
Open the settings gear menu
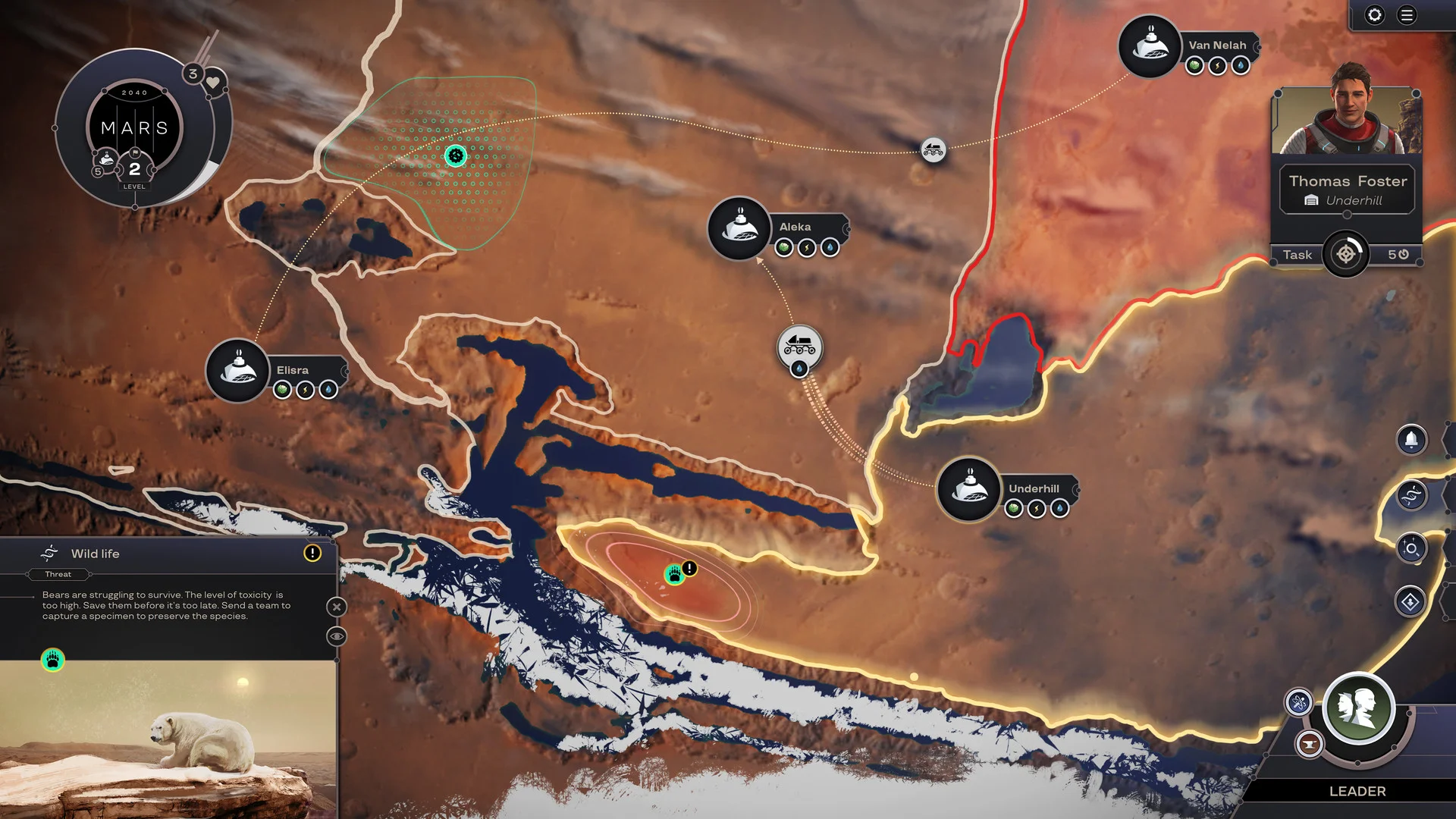tap(1375, 14)
